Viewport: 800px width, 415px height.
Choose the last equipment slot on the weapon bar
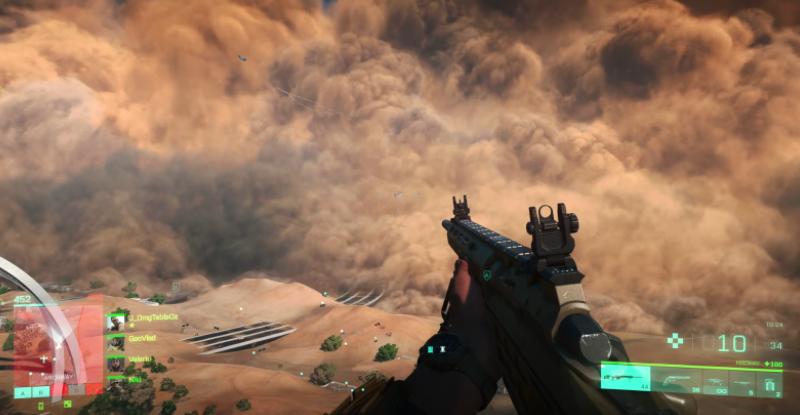pyautogui.click(x=770, y=381)
